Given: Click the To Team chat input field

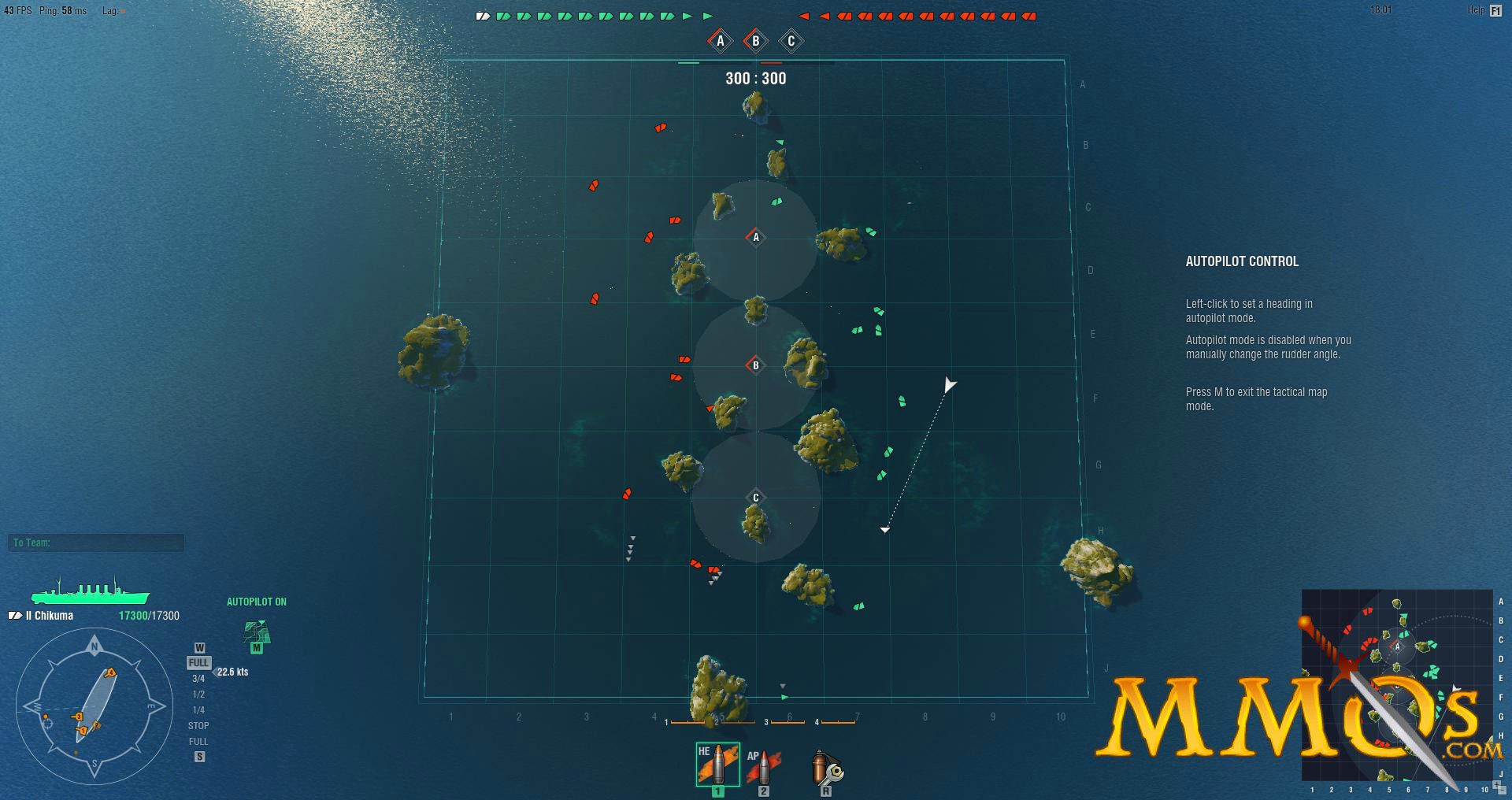Looking at the screenshot, I should pos(94,543).
